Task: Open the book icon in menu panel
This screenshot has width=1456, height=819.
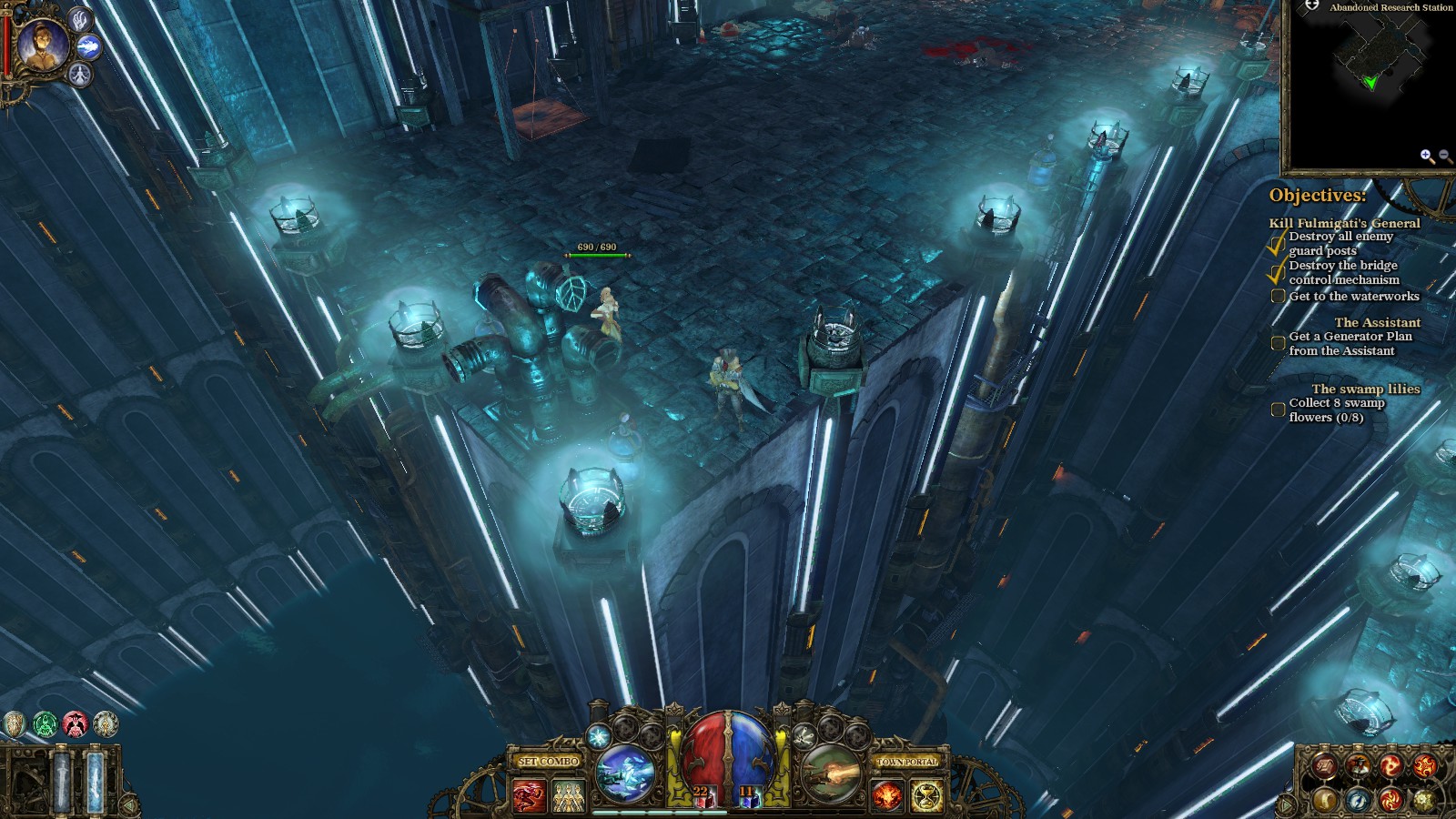Action: (1325, 767)
